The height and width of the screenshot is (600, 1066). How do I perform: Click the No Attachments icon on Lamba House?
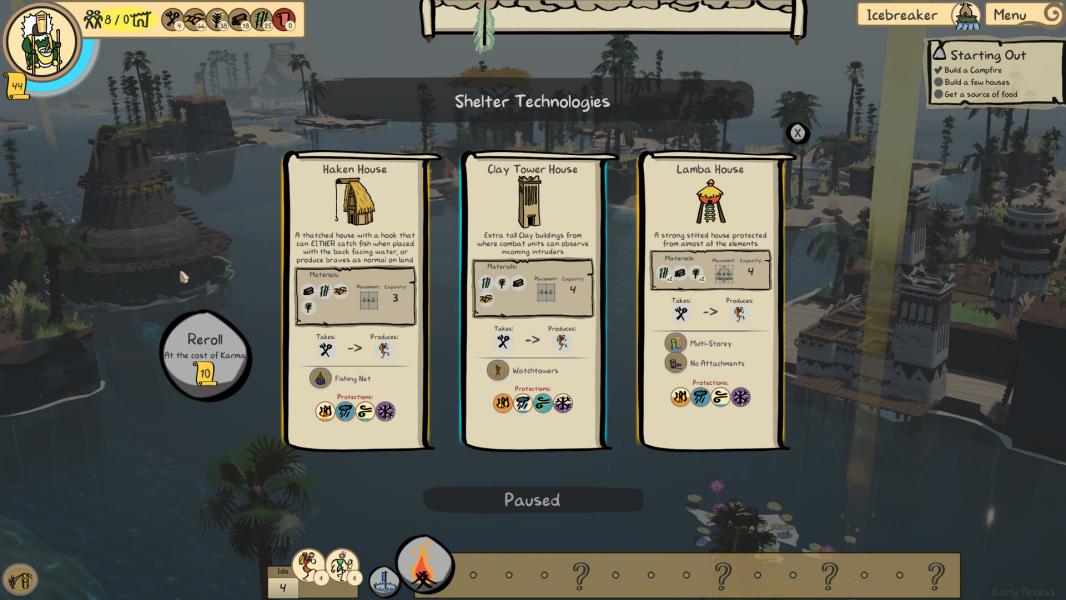(x=675, y=363)
